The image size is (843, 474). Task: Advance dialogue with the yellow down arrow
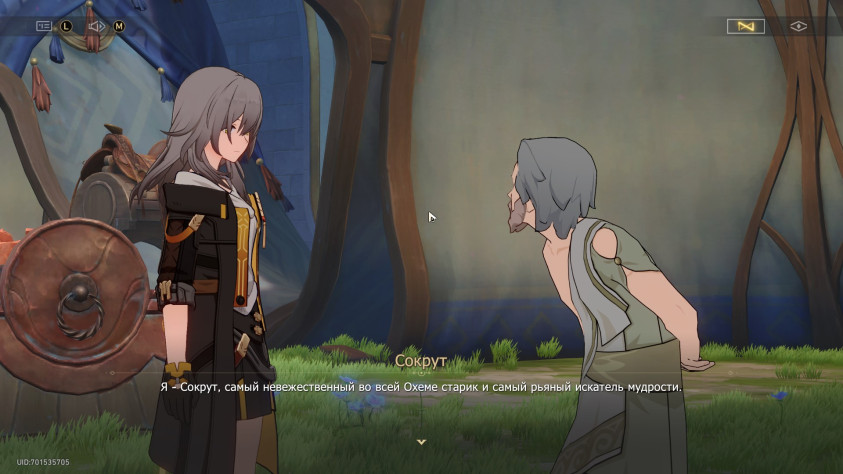coord(421,441)
